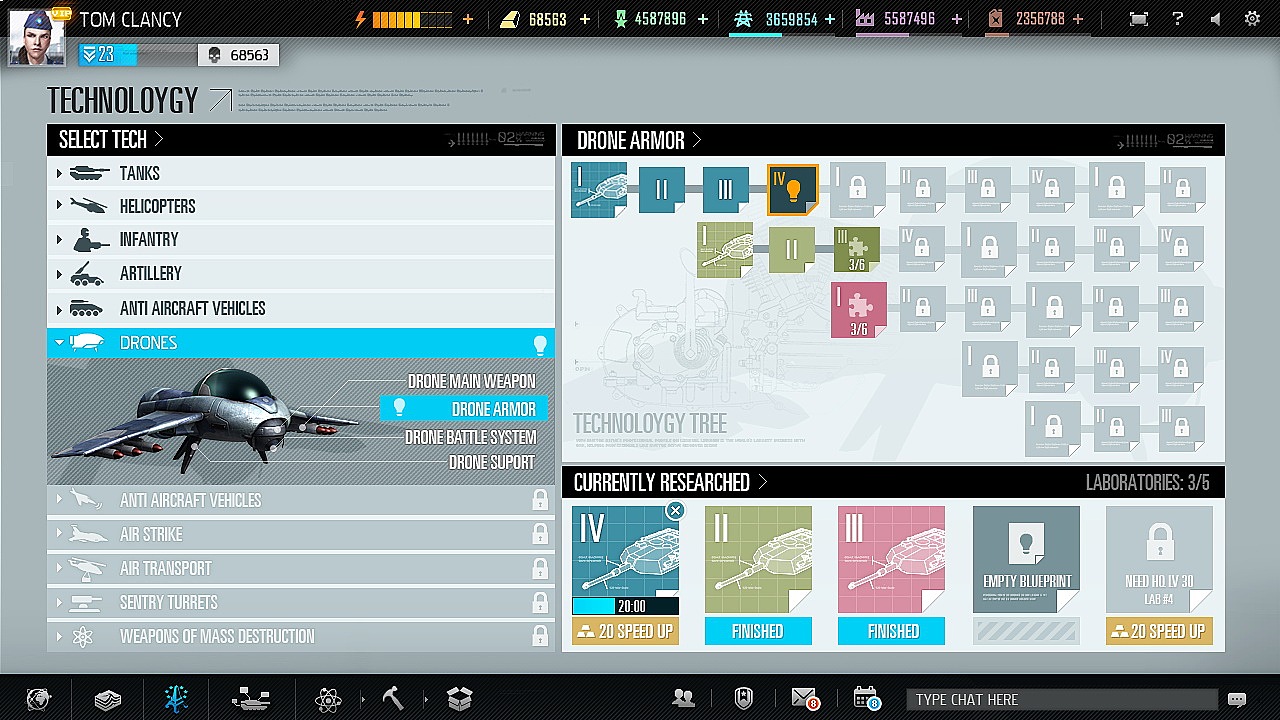The width and height of the screenshot is (1280, 720).
Task: Collect the finished green level II research
Action: pyautogui.click(x=758, y=631)
